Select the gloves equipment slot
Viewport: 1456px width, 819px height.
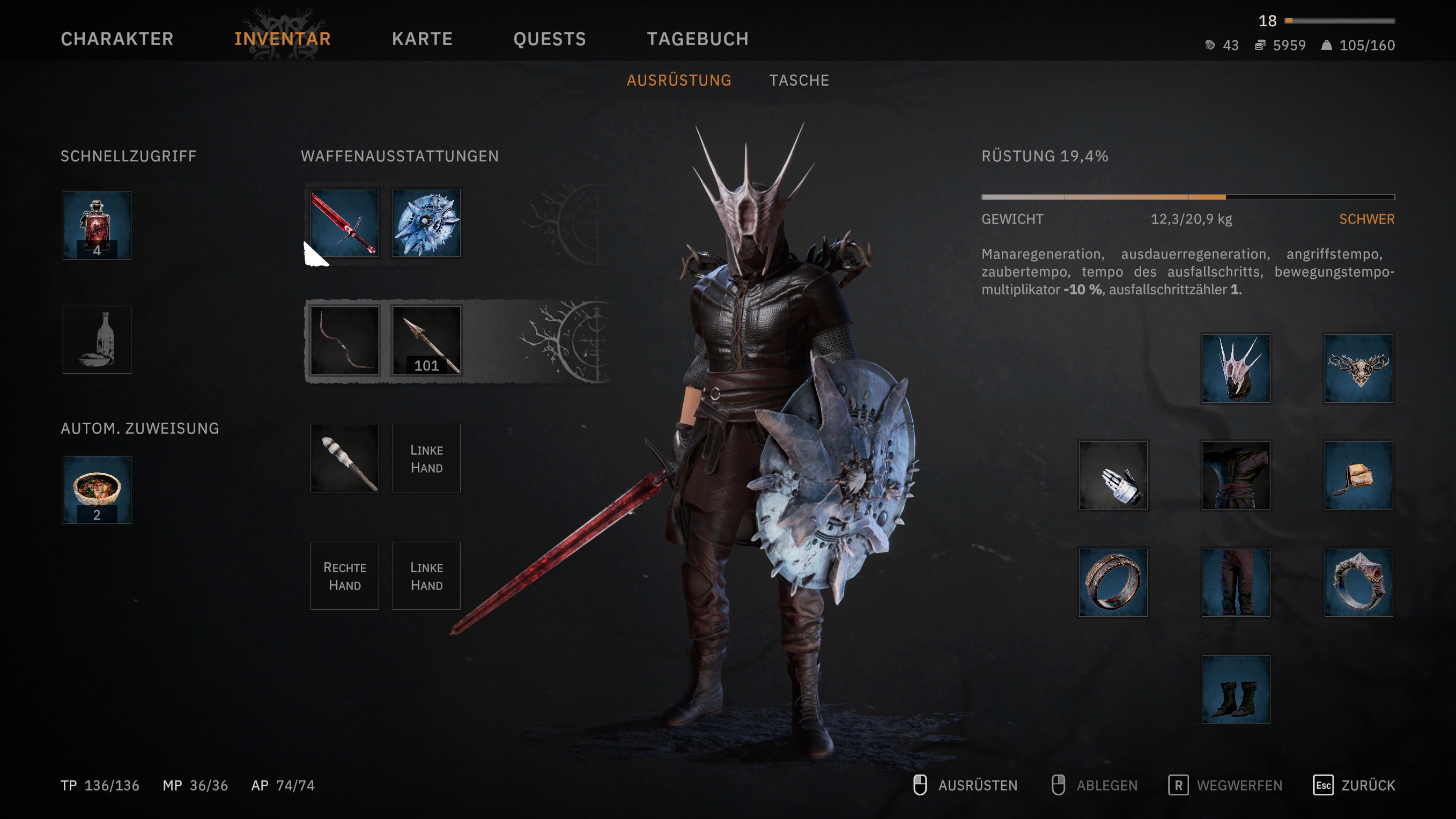[1113, 475]
